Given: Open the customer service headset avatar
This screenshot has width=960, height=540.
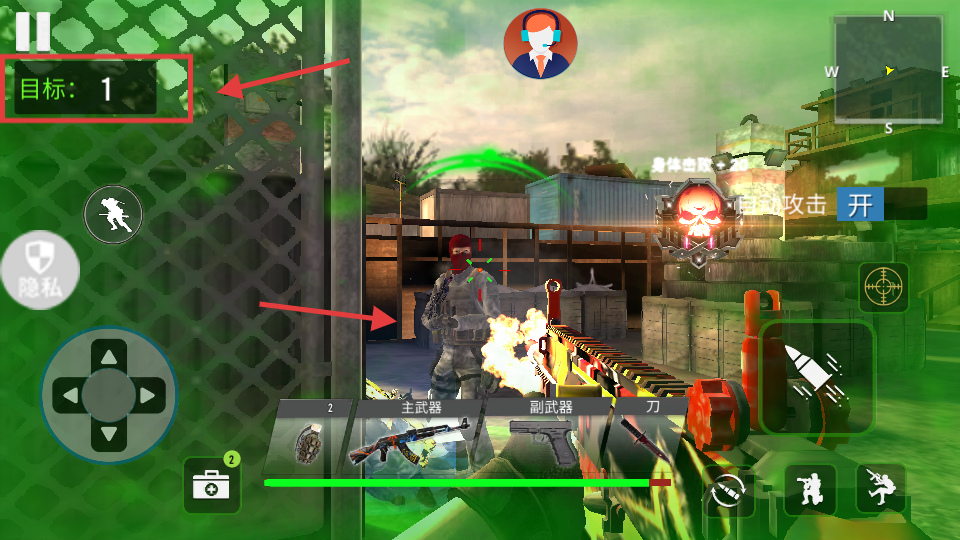Looking at the screenshot, I should click(x=540, y=43).
